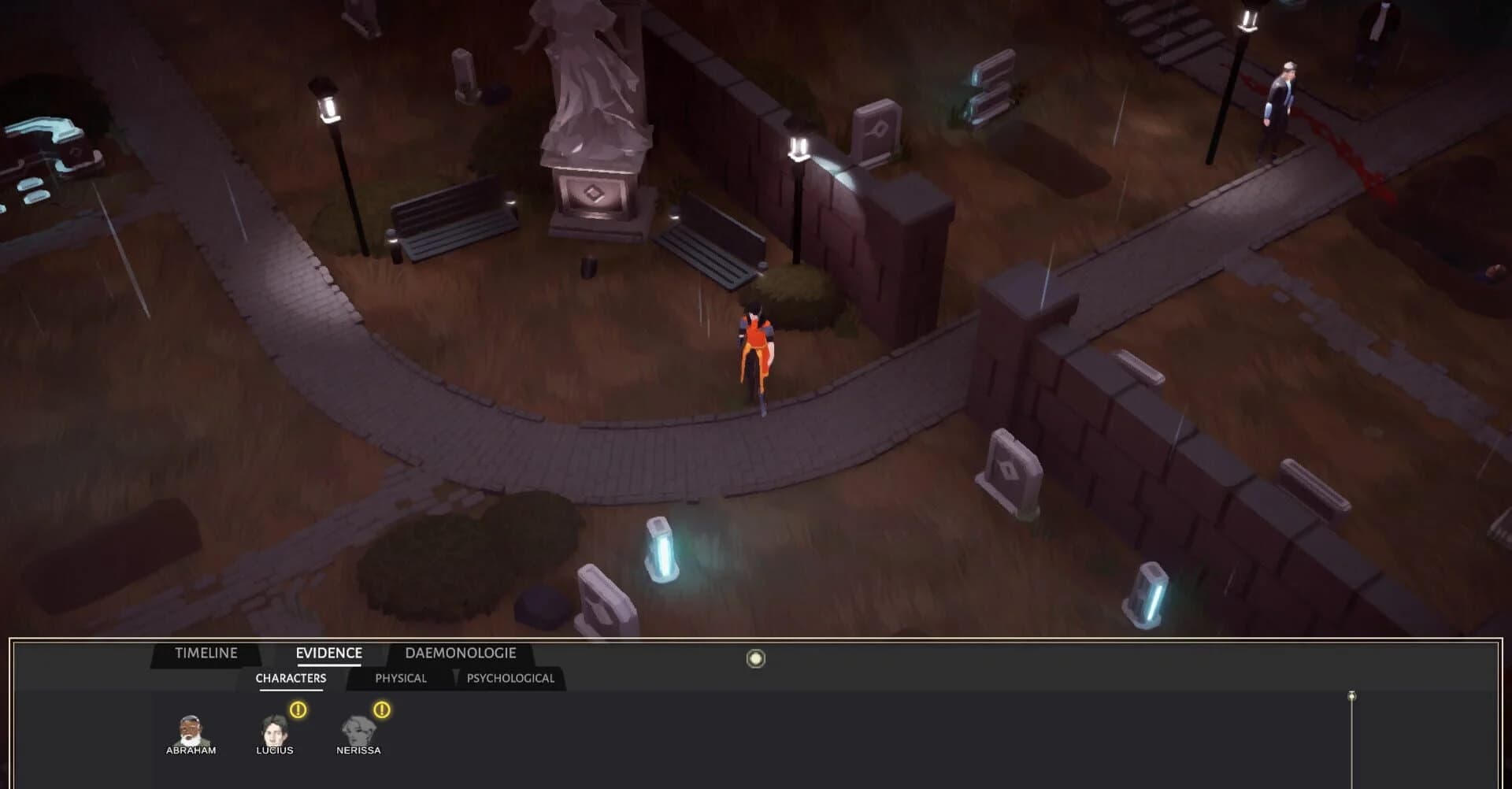
Task: Switch to PSYCHOLOGICAL evidence tab
Action: point(512,677)
